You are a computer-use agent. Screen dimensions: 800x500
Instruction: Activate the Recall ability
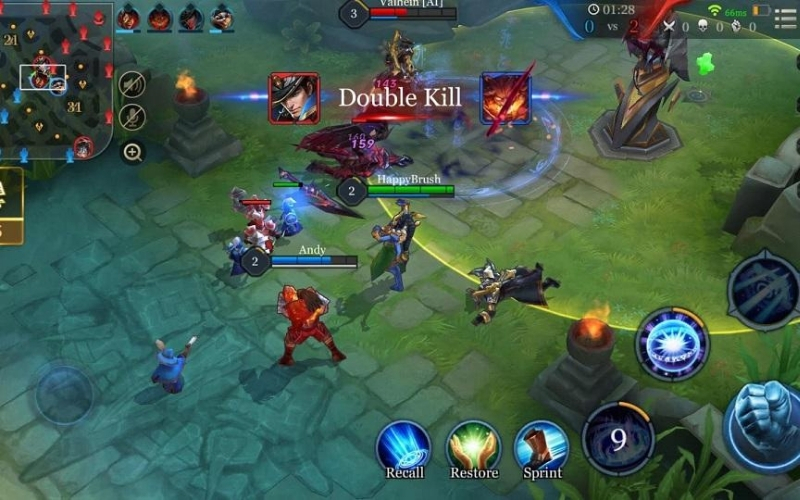(x=404, y=447)
